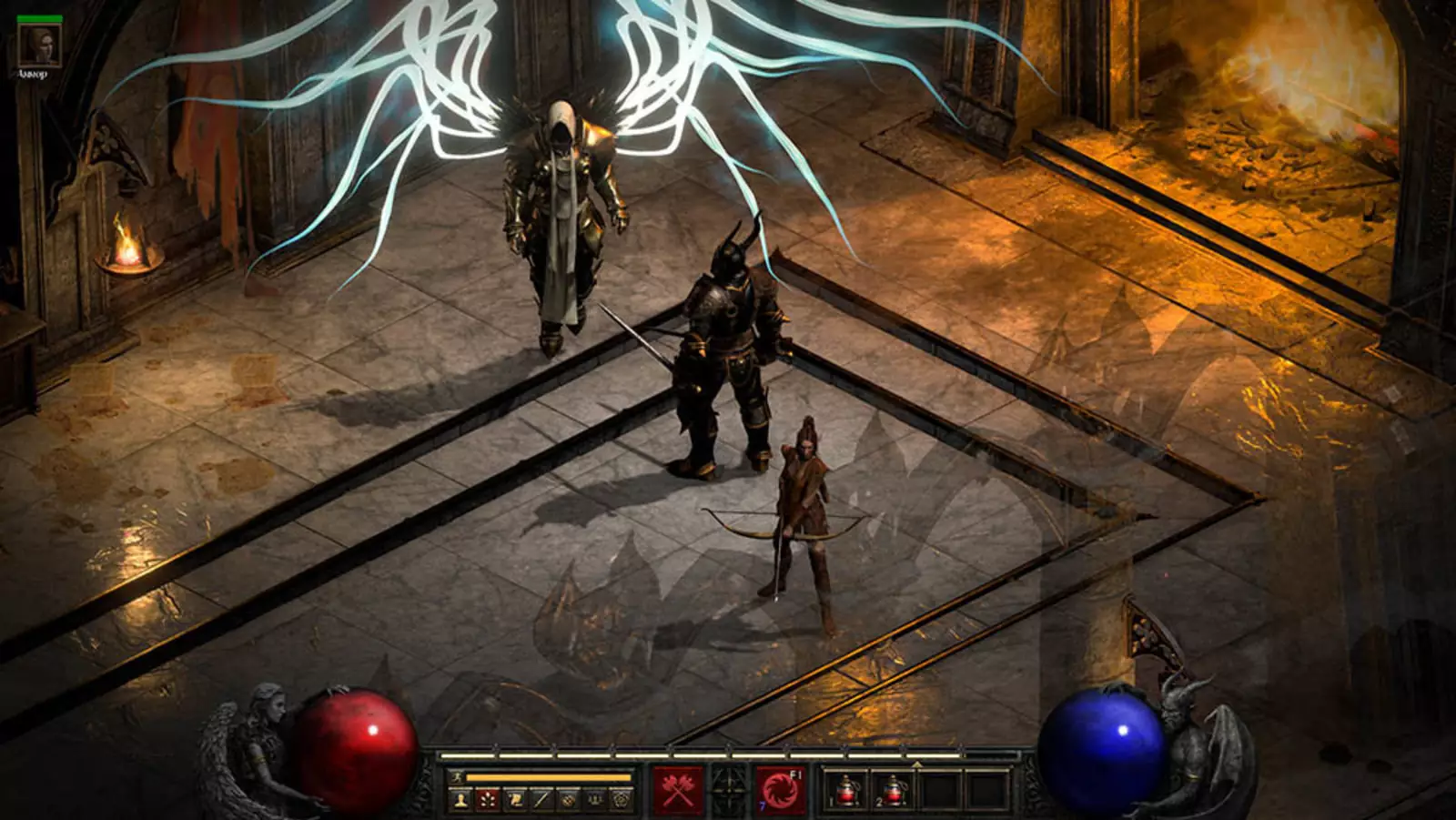Screen dimensions: 1456x820
Task: Click the small mini-panel toggle at center
Action: point(729,788)
